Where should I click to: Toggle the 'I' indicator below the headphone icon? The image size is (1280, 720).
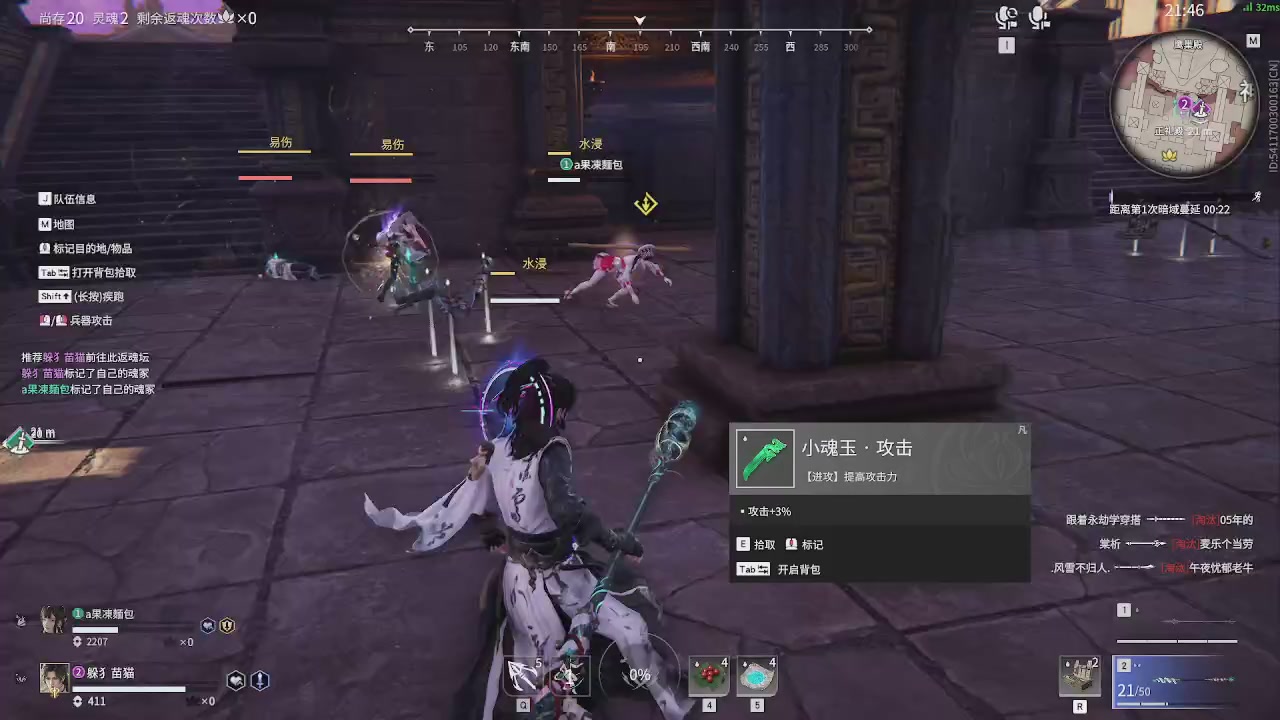(1007, 45)
